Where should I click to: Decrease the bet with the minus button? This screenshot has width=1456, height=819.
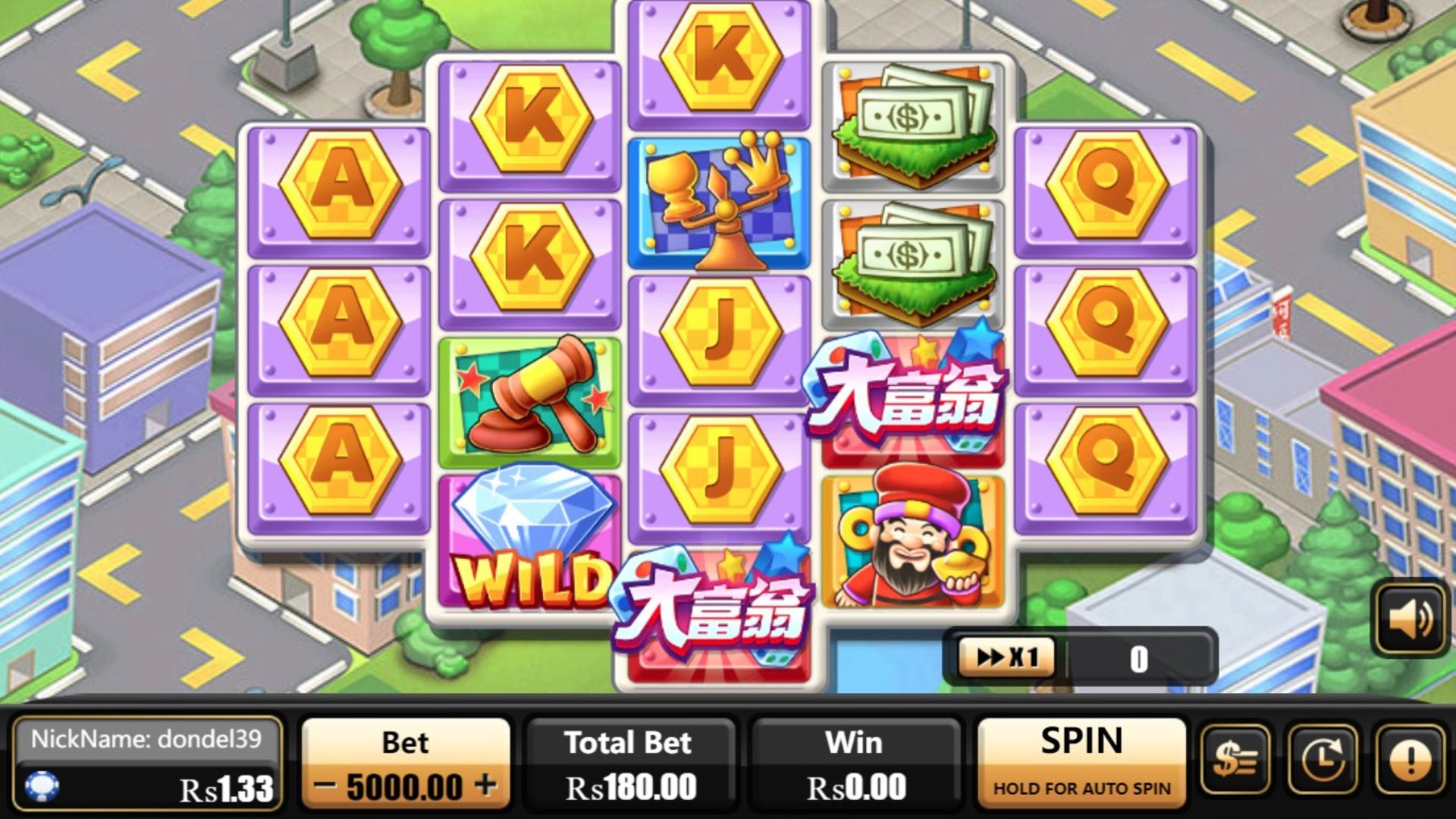(325, 786)
